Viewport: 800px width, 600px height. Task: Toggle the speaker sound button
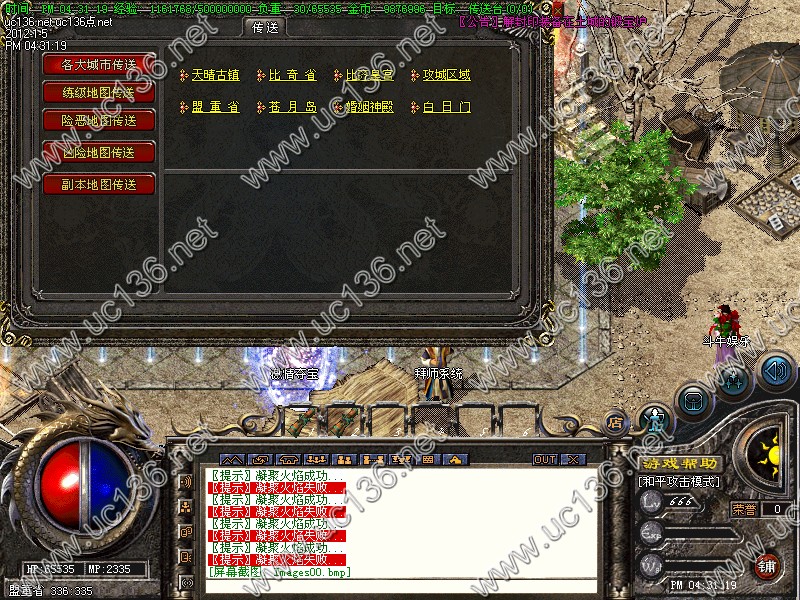coord(776,372)
